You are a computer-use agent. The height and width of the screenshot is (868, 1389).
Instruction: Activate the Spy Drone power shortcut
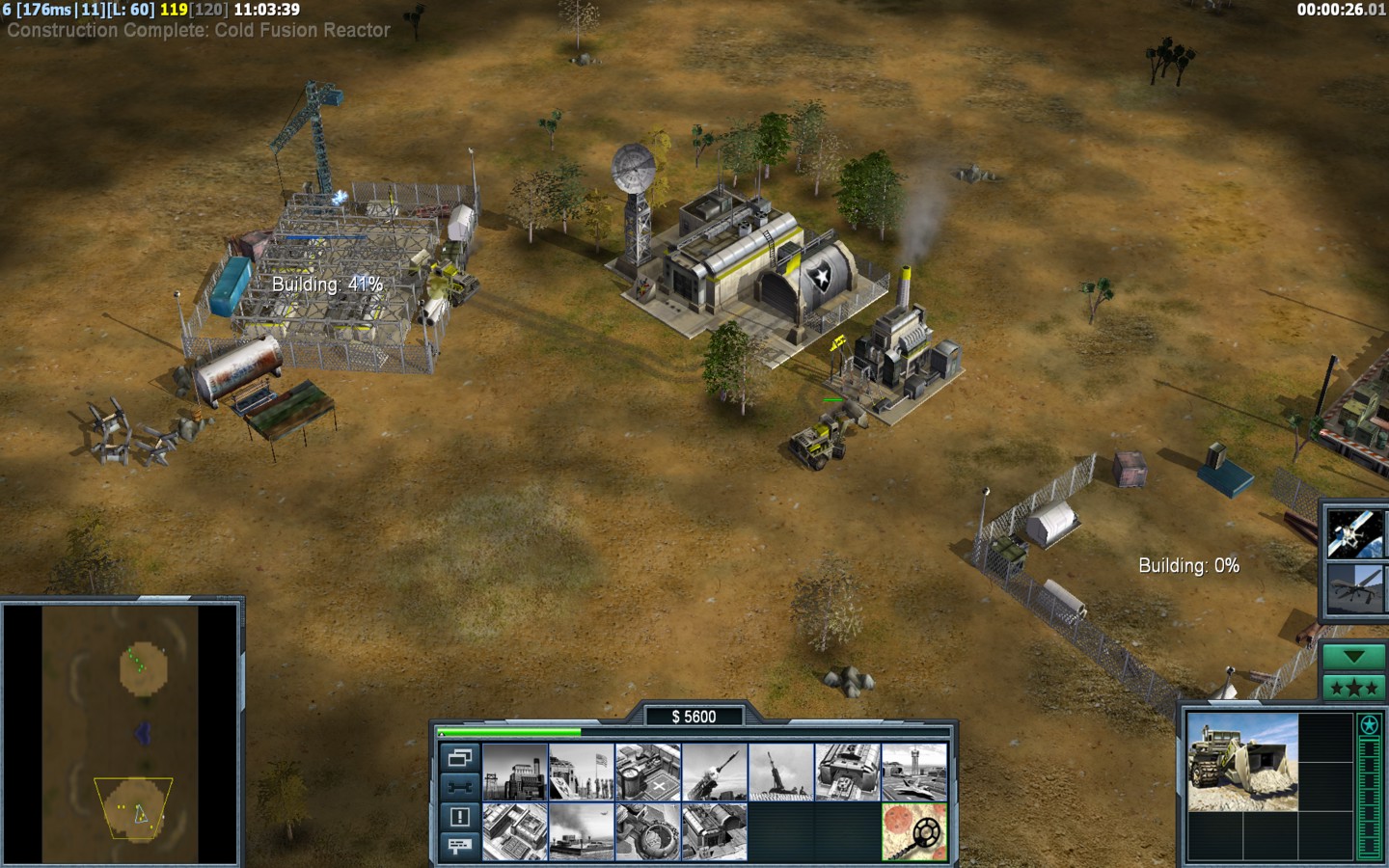(x=1354, y=588)
